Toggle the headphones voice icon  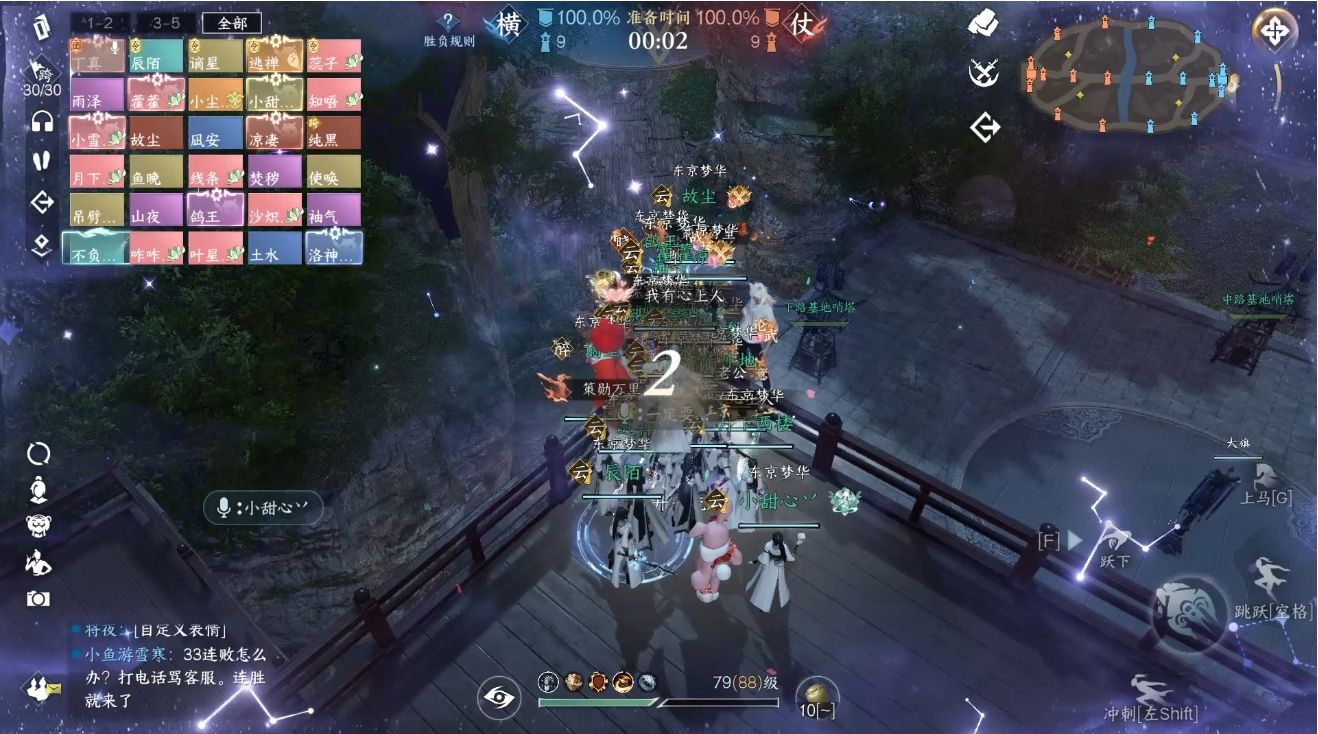coord(42,122)
